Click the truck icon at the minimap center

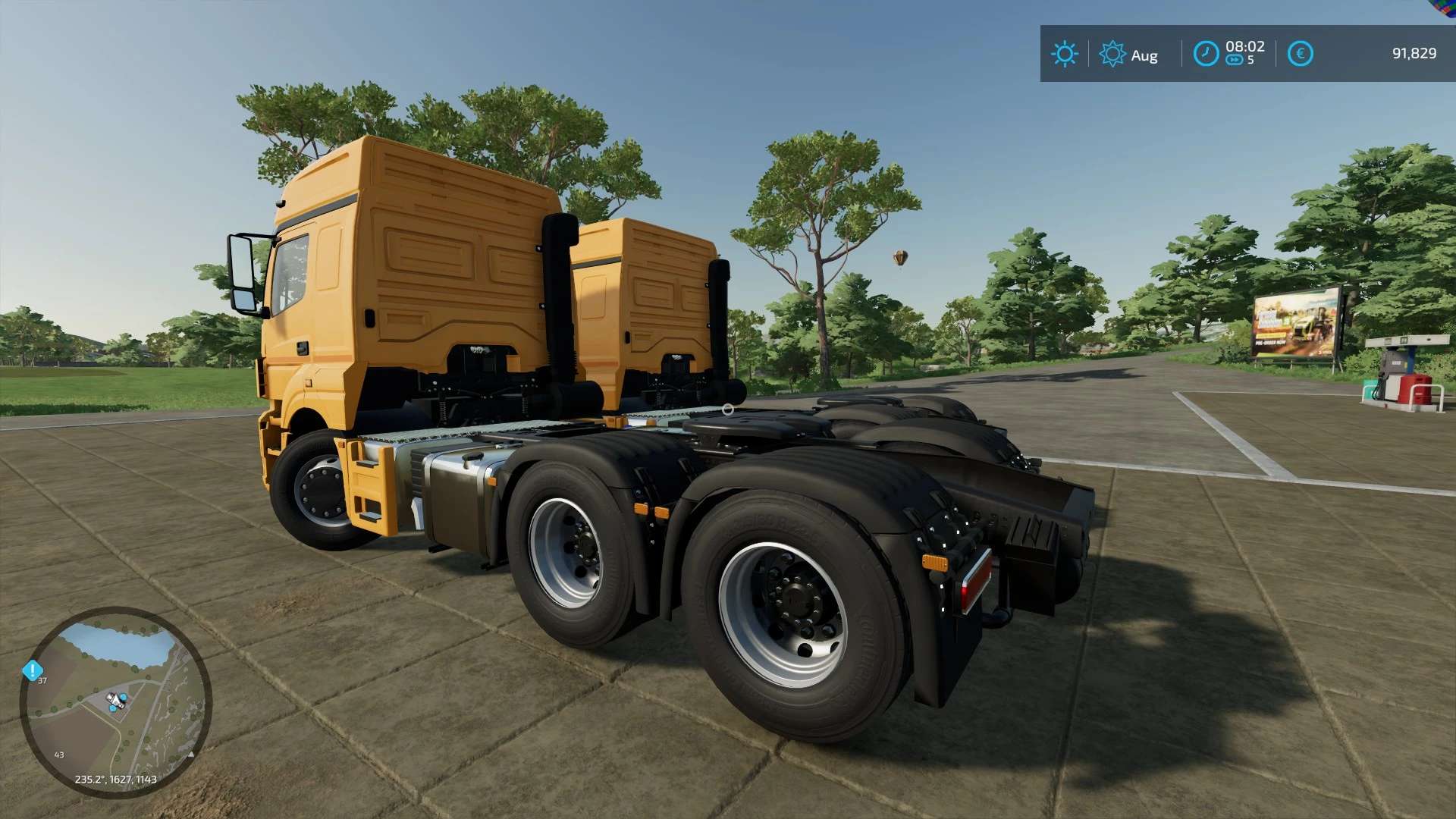[114, 699]
